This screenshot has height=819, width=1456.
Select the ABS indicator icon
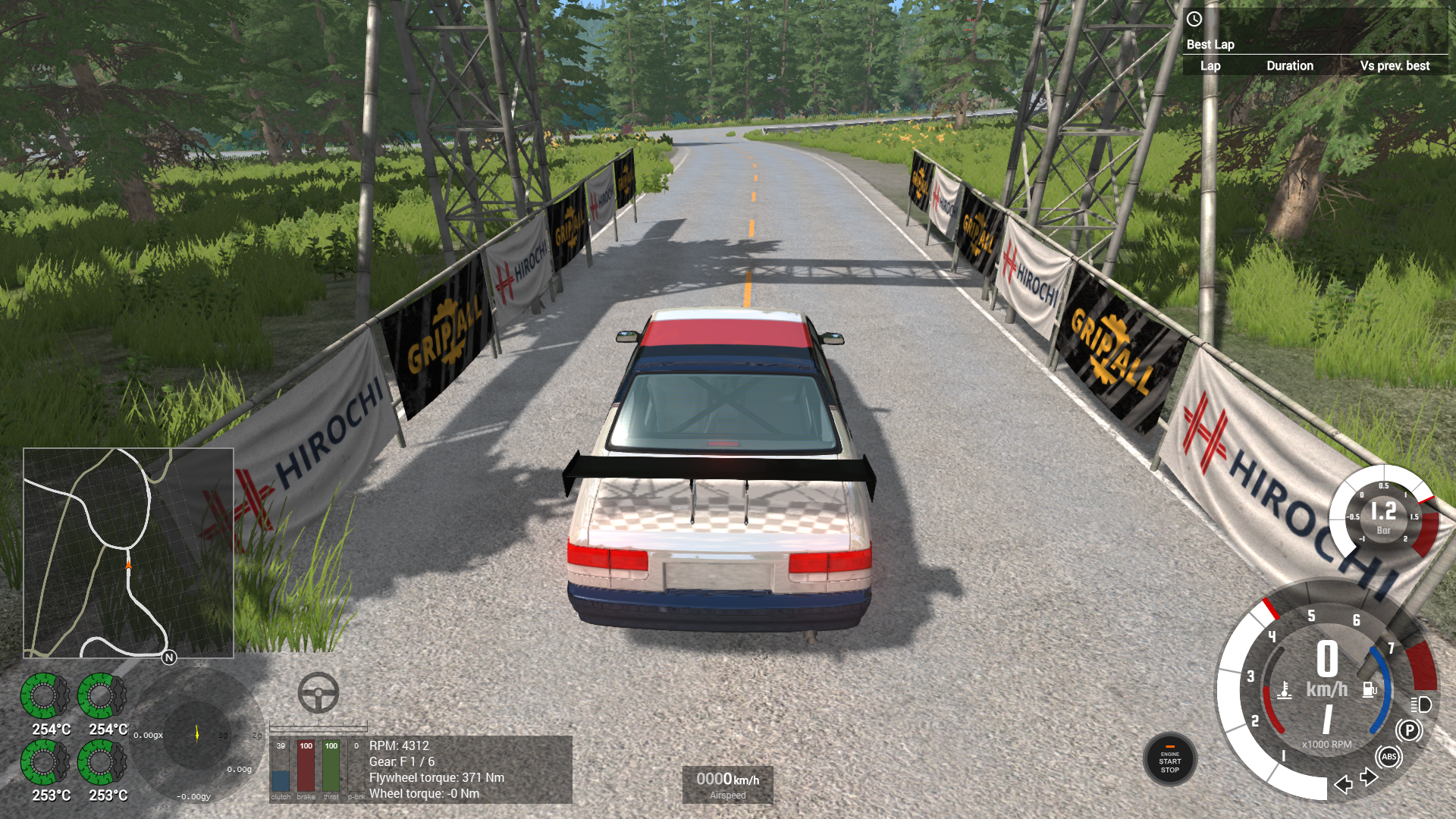[1389, 756]
